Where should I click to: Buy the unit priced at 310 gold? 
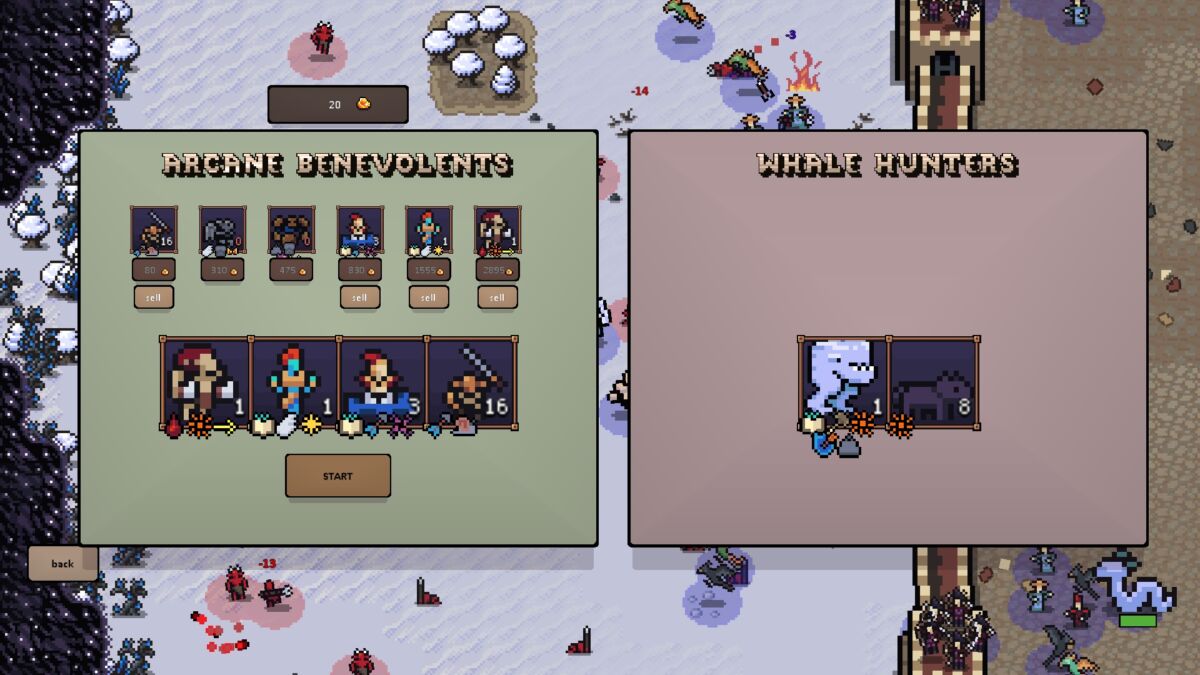point(222,270)
